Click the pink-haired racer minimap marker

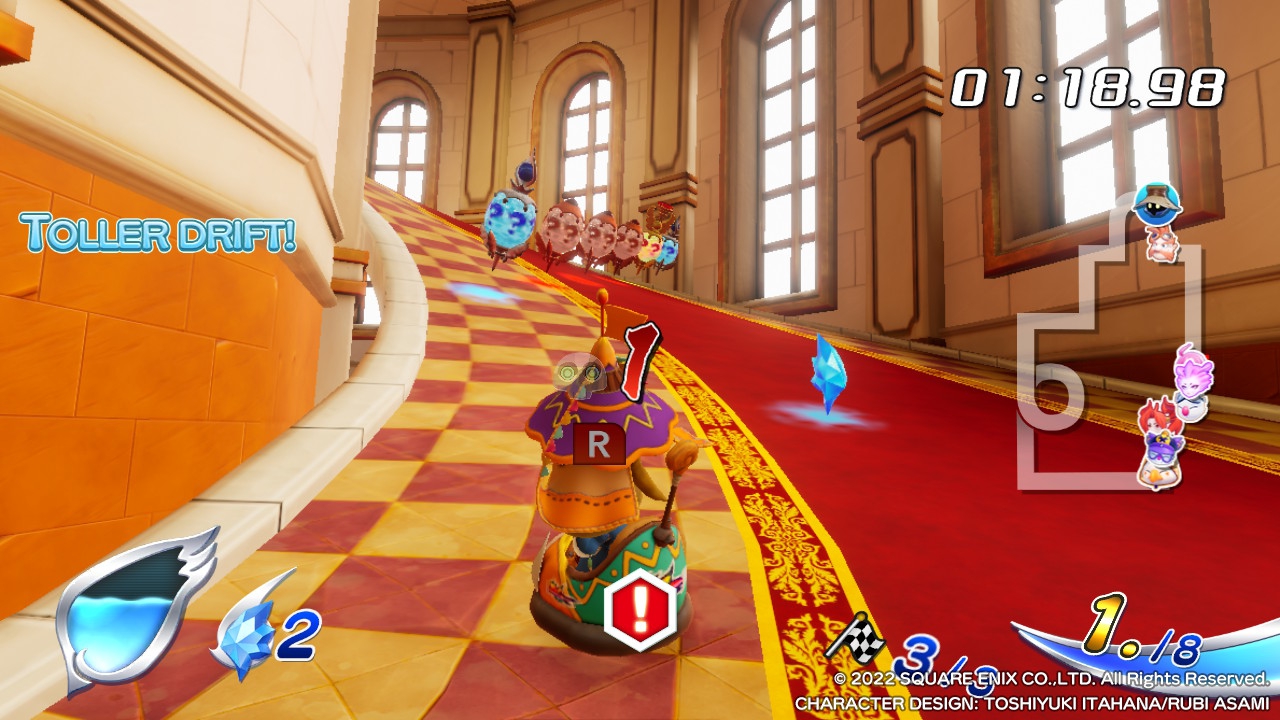[x=1194, y=372]
